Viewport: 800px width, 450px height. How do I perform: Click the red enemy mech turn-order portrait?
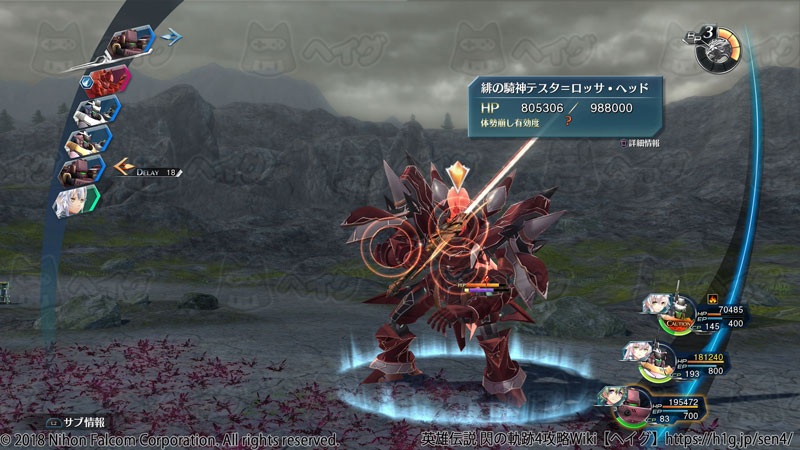pos(110,78)
